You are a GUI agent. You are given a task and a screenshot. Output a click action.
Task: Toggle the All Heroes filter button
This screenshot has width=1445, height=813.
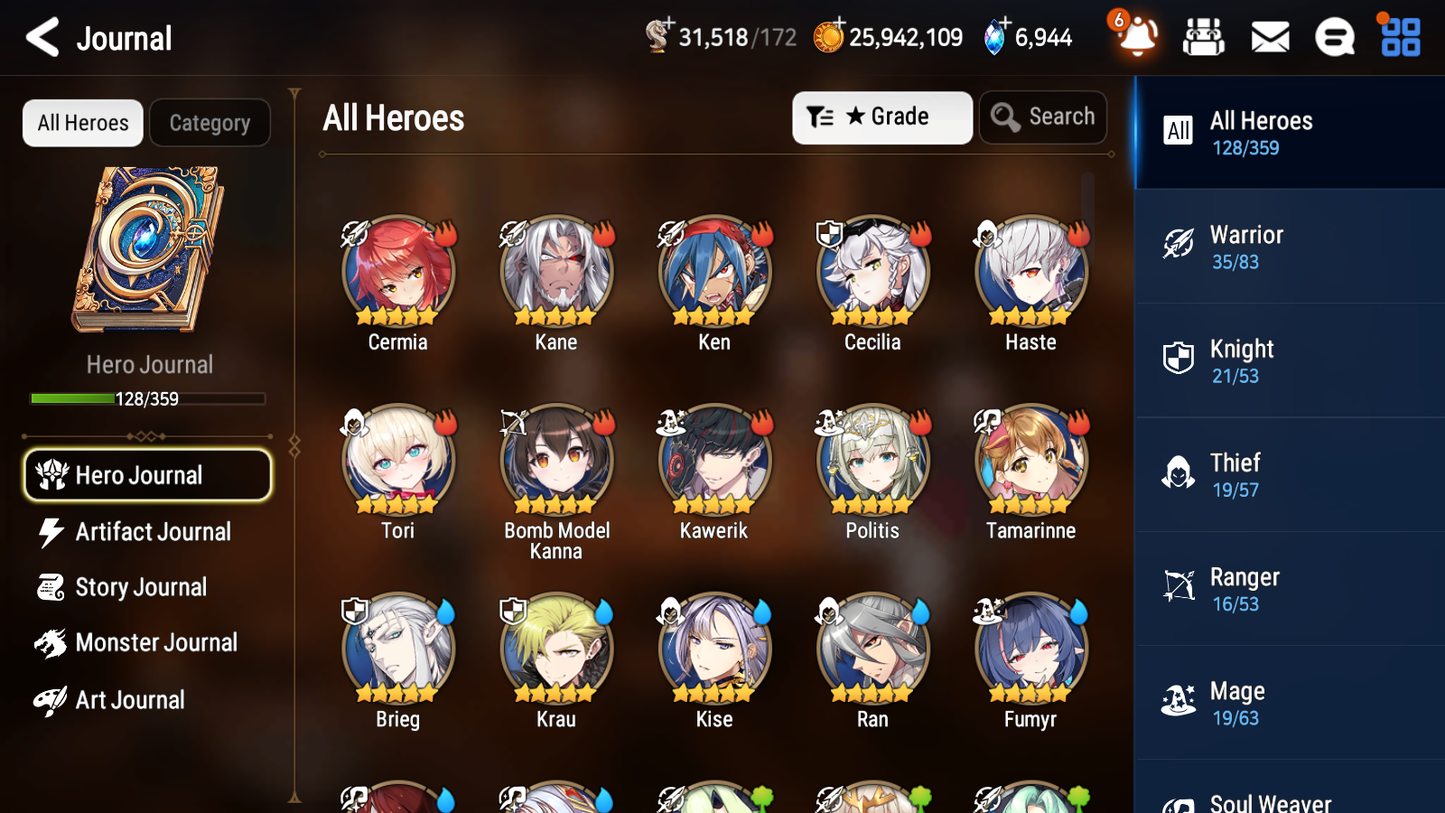click(x=82, y=122)
